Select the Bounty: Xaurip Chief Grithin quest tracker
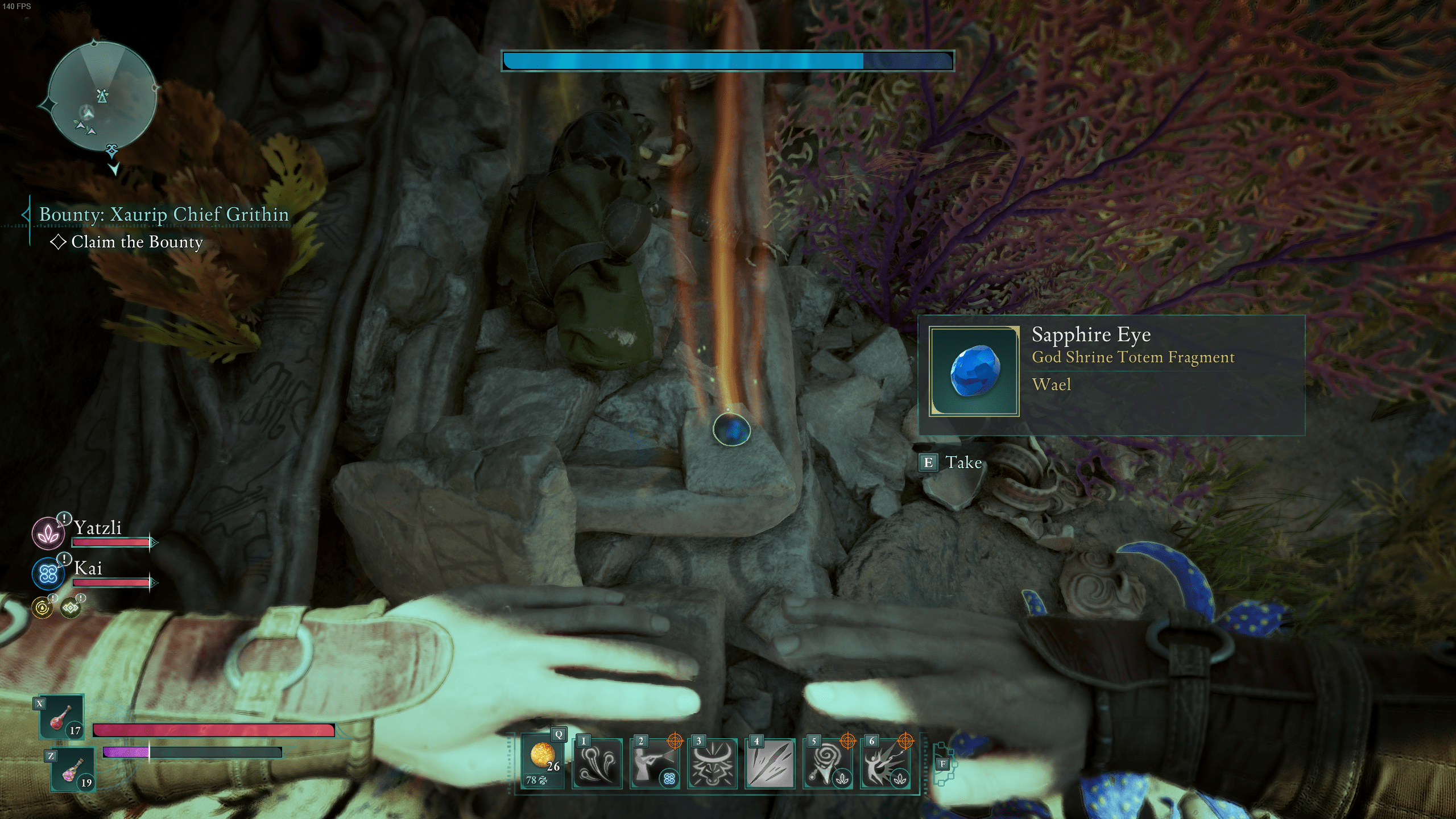Viewport: 1456px width, 819px height. click(164, 214)
